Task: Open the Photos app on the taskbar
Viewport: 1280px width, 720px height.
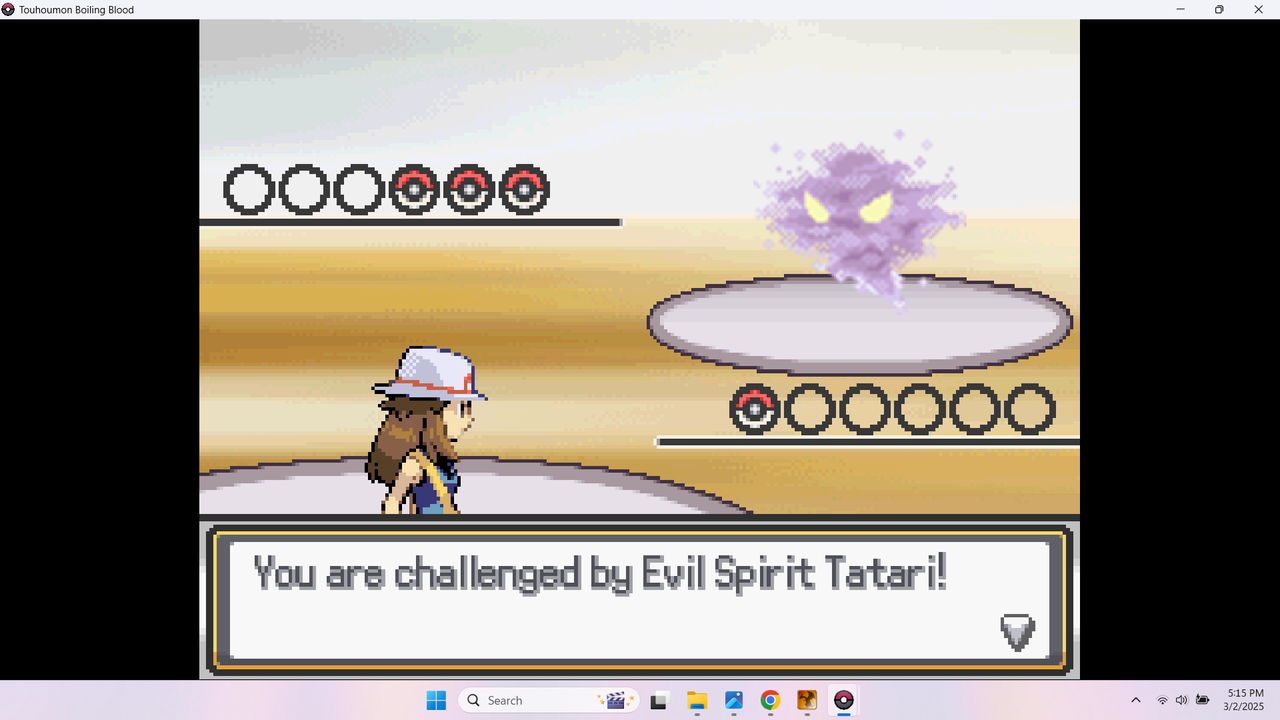Action: coord(733,700)
